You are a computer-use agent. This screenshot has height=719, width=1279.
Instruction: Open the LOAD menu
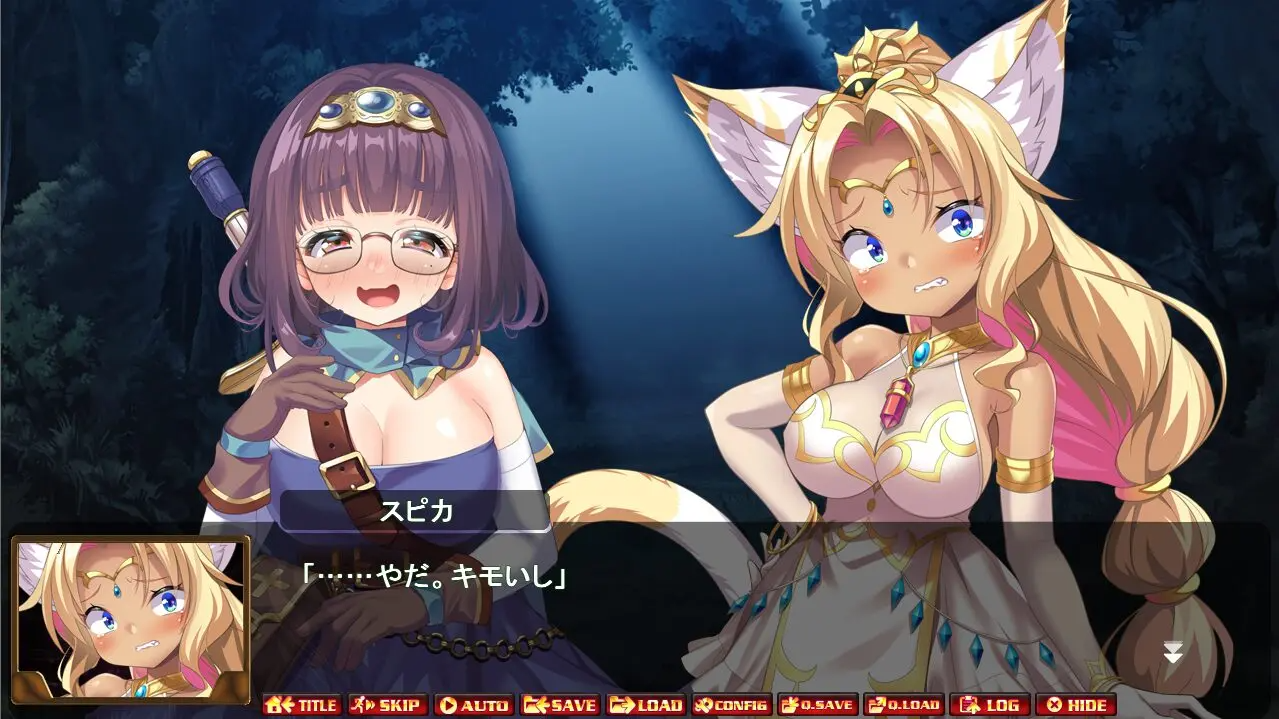coord(646,705)
